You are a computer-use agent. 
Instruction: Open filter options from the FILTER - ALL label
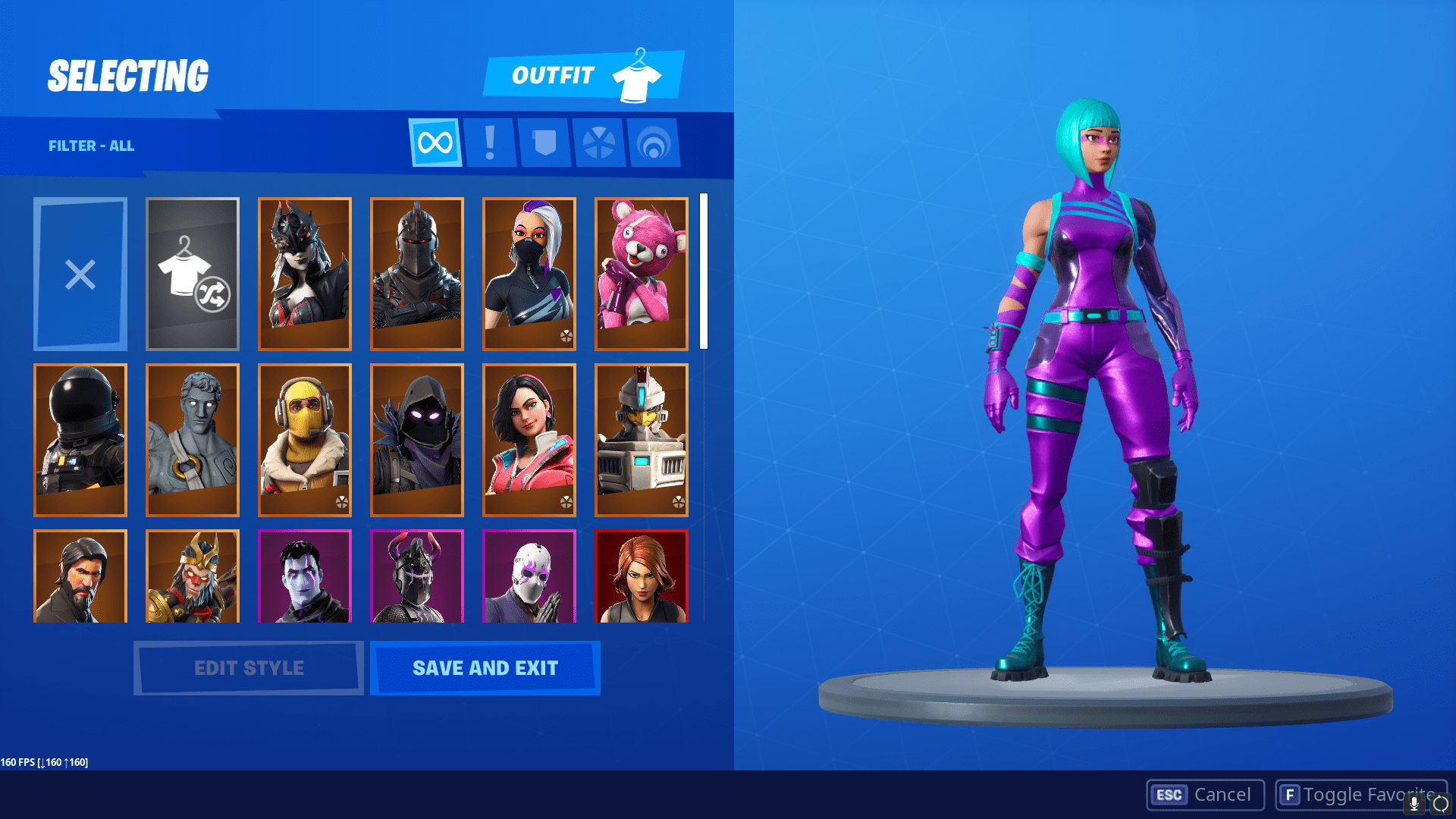click(93, 146)
